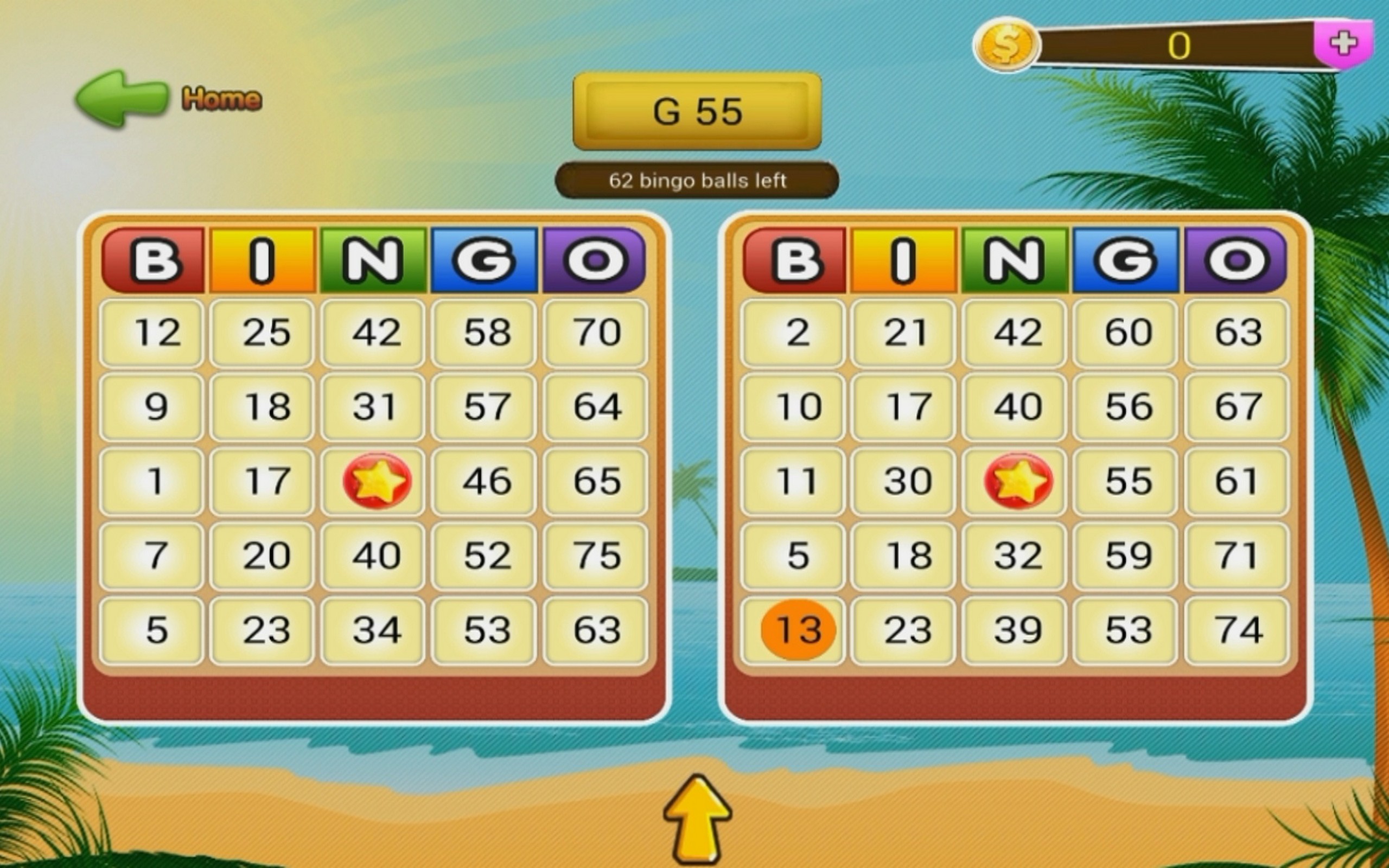
Task: Select the Home label text
Action: [x=222, y=98]
